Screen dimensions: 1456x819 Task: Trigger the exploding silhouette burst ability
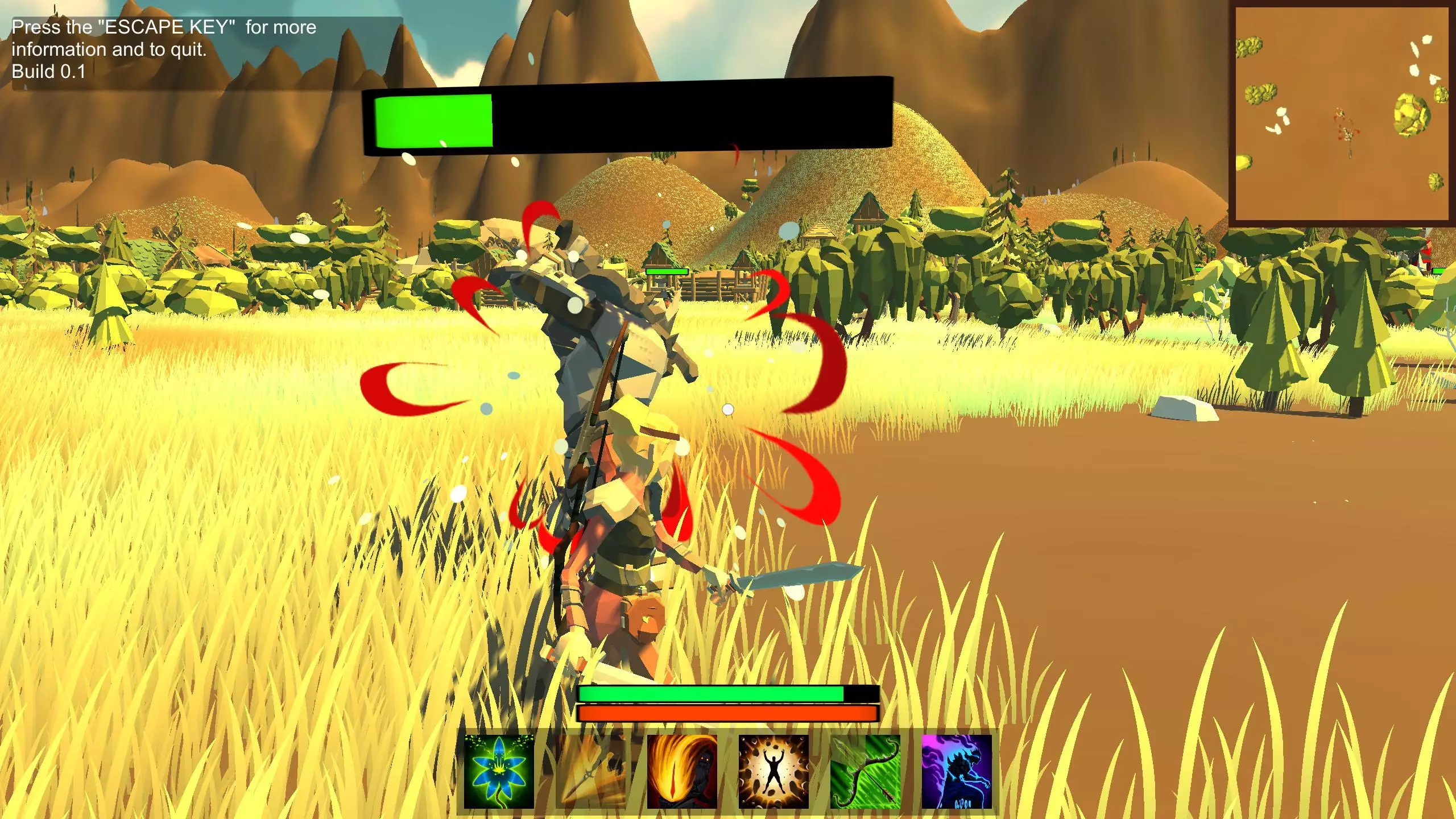[773, 771]
